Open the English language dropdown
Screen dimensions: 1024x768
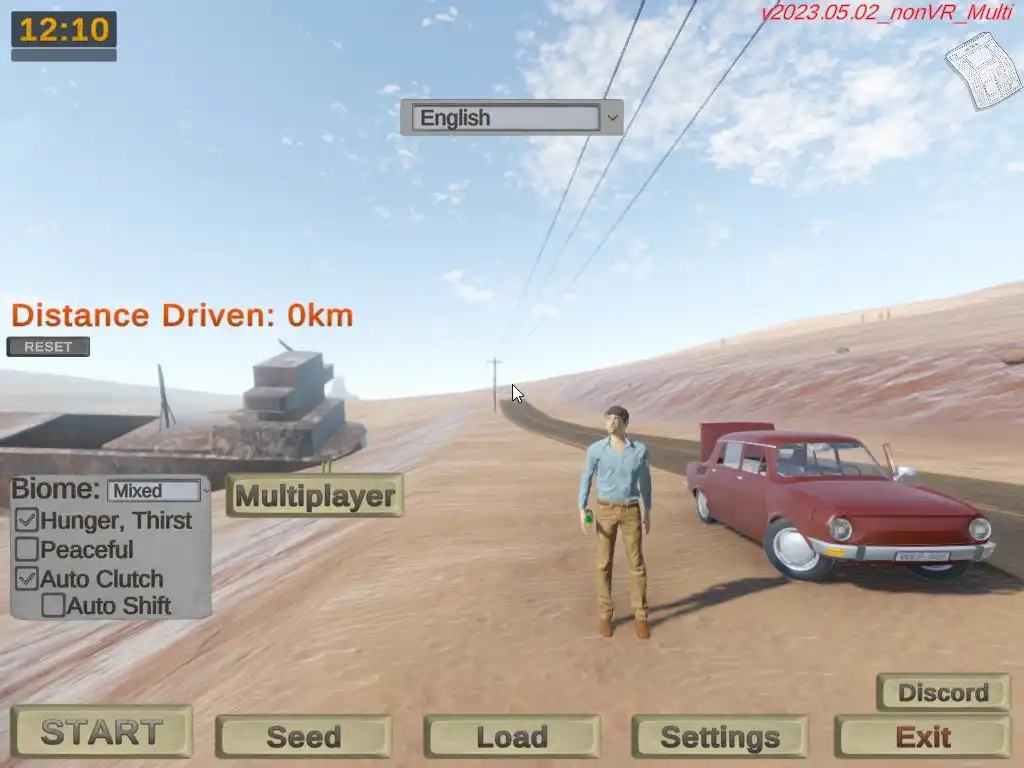coord(511,118)
